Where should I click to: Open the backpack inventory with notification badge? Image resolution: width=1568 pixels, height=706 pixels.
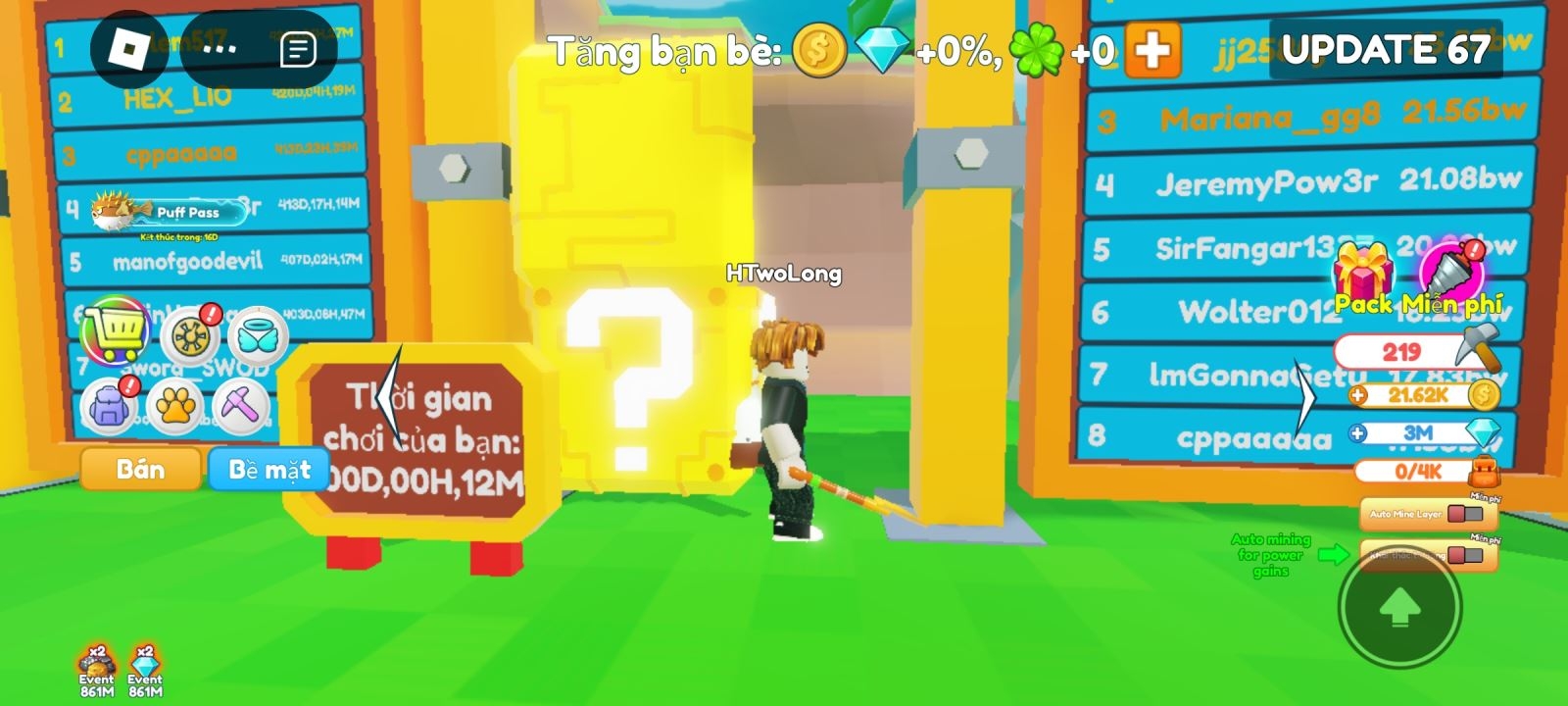point(108,408)
